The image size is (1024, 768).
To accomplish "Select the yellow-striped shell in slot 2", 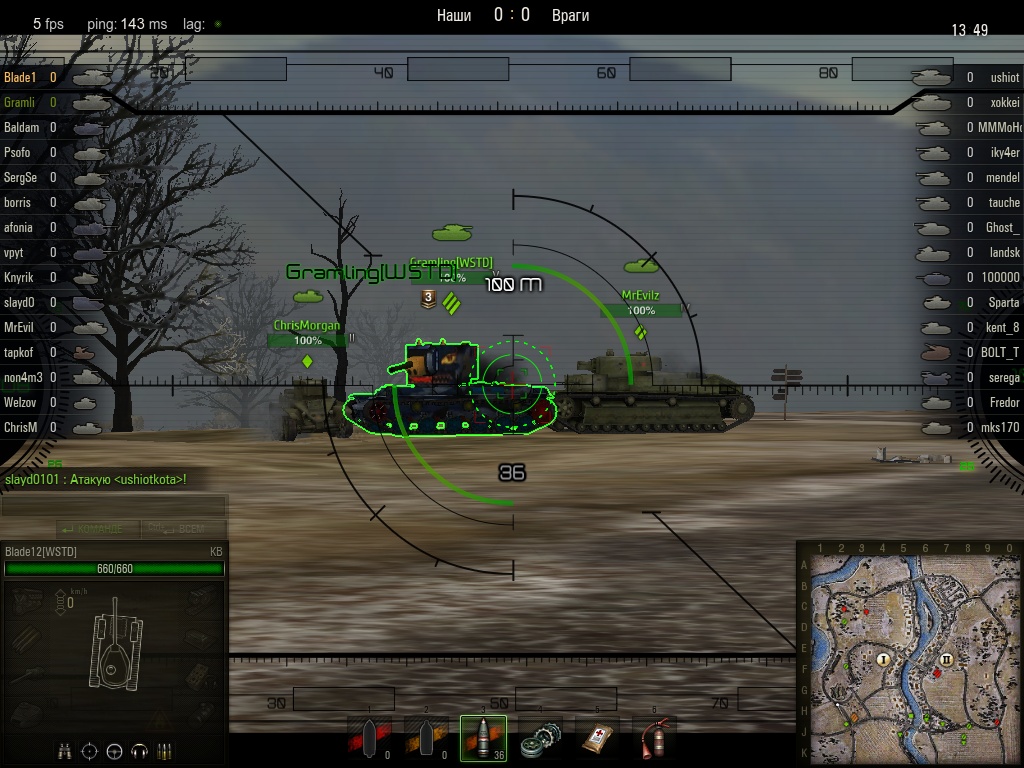I will pos(427,738).
